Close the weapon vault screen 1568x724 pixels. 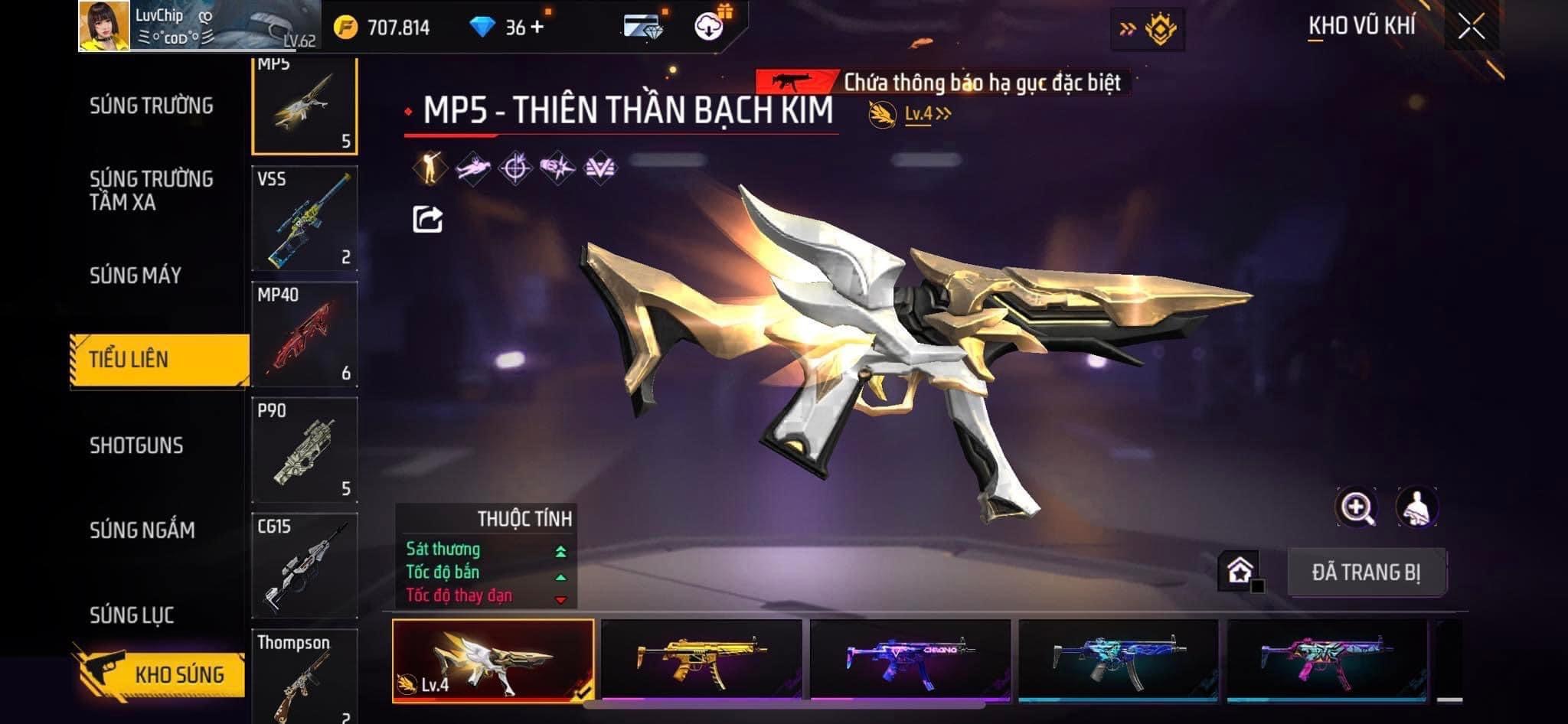coord(1471,28)
